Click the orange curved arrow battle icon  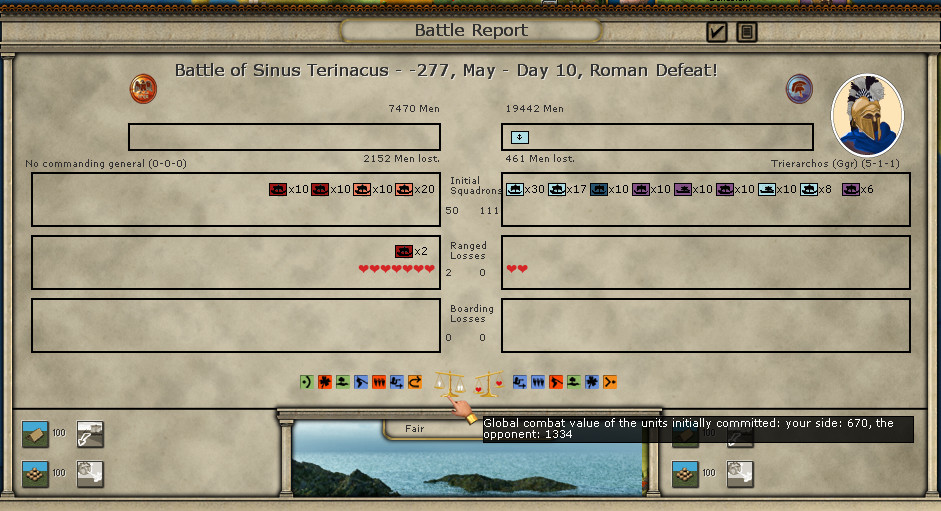coord(415,382)
